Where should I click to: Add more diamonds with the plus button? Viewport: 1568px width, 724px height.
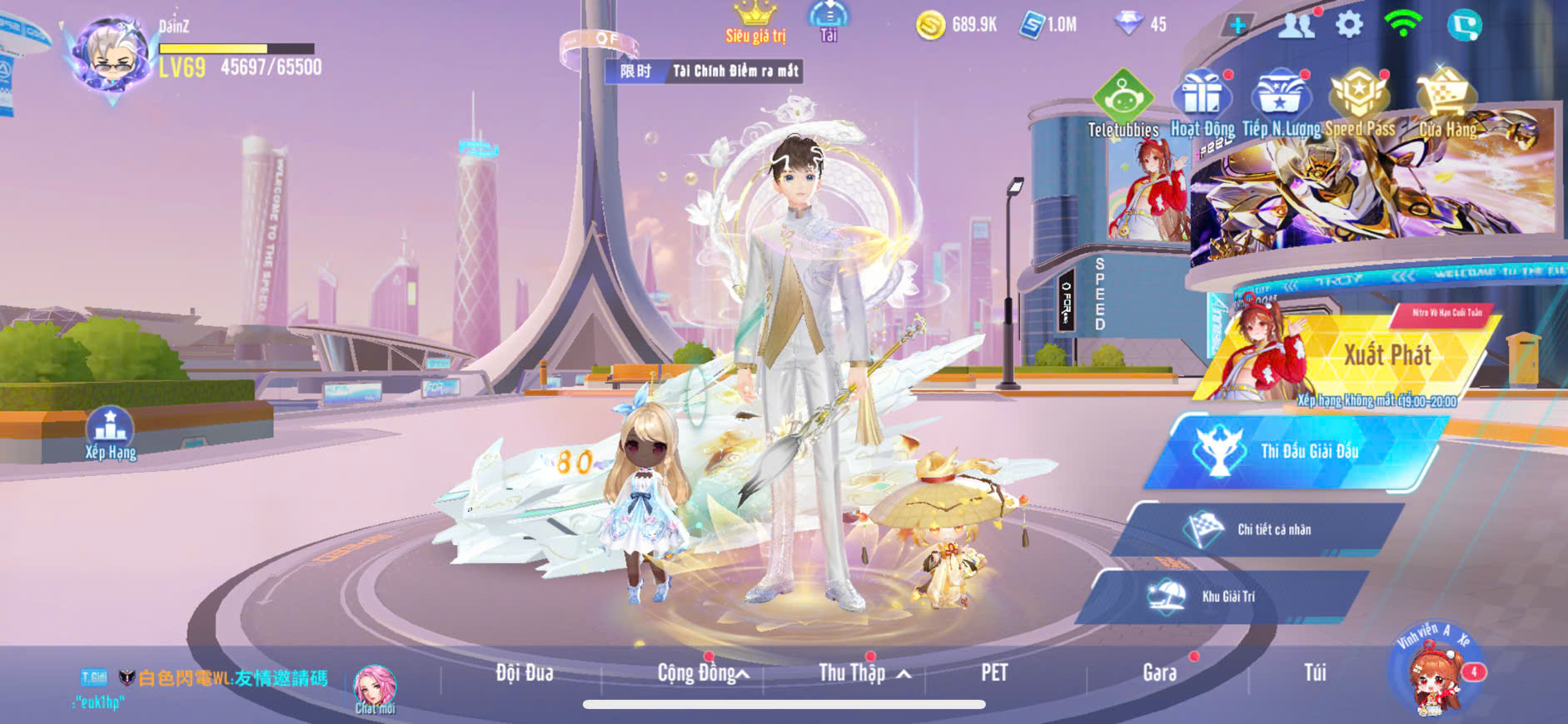click(1238, 25)
